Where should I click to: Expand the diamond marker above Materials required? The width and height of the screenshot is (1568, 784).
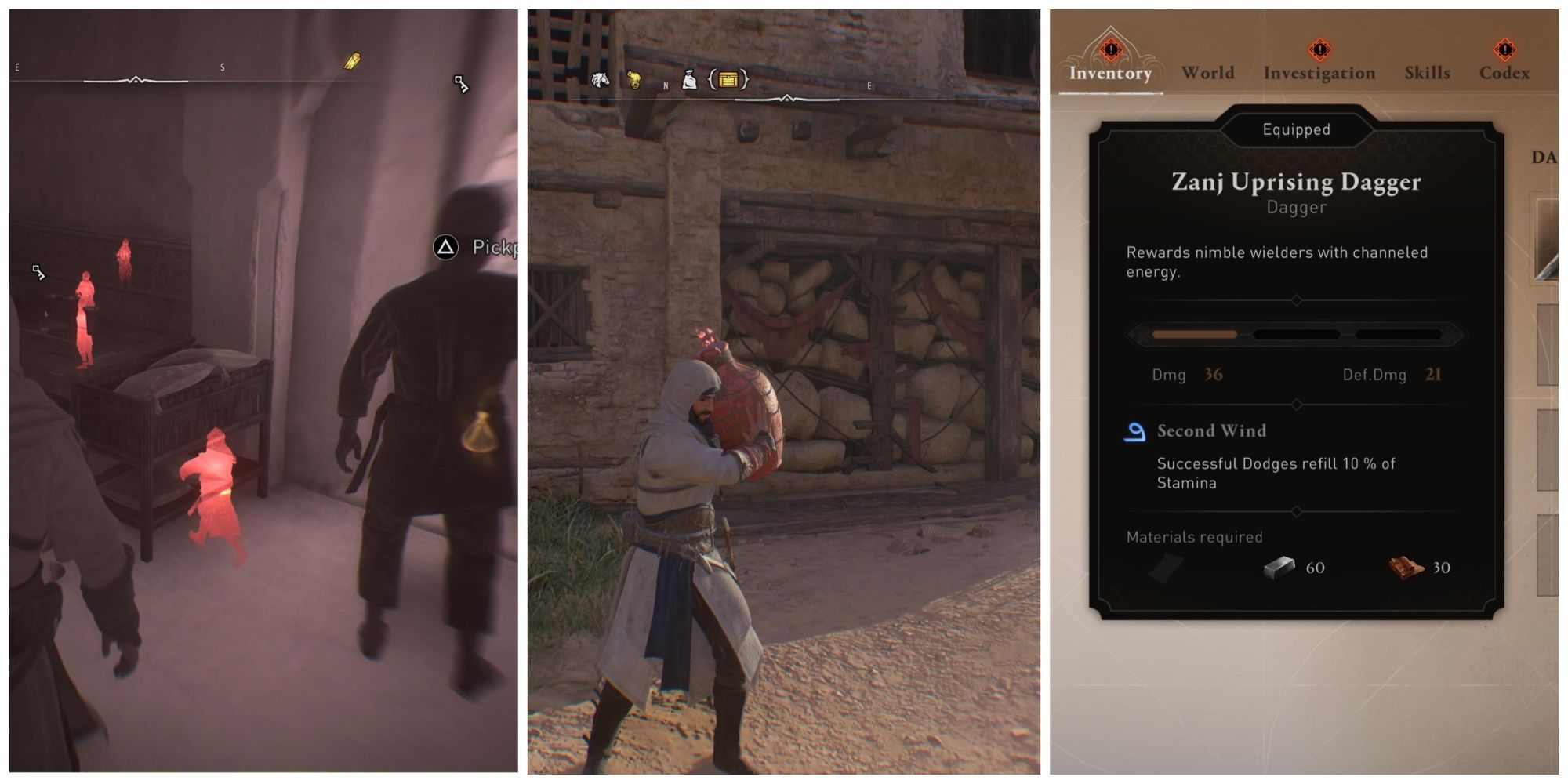click(1296, 511)
